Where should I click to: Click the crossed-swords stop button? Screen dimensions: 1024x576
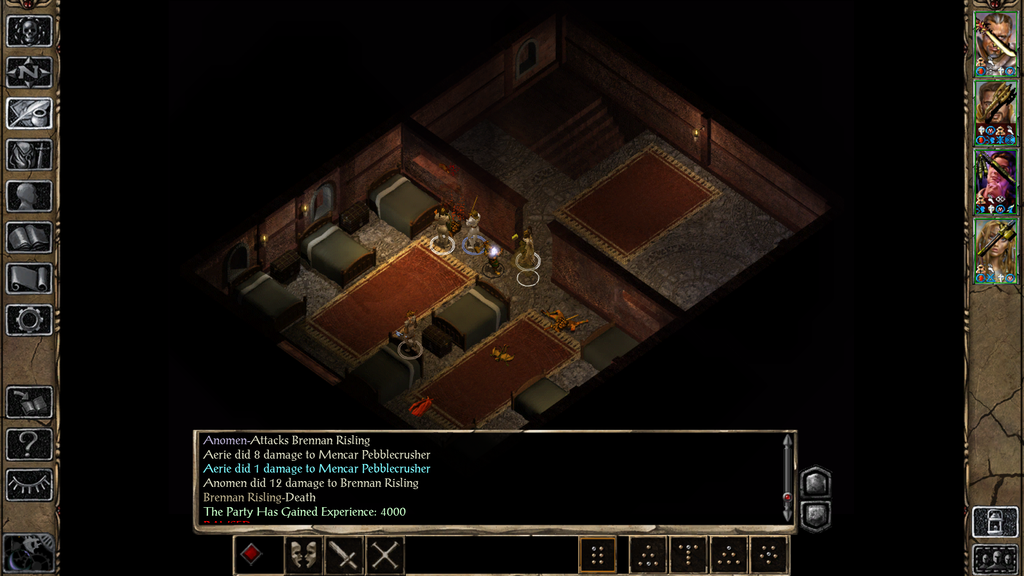pyautogui.click(x=385, y=555)
